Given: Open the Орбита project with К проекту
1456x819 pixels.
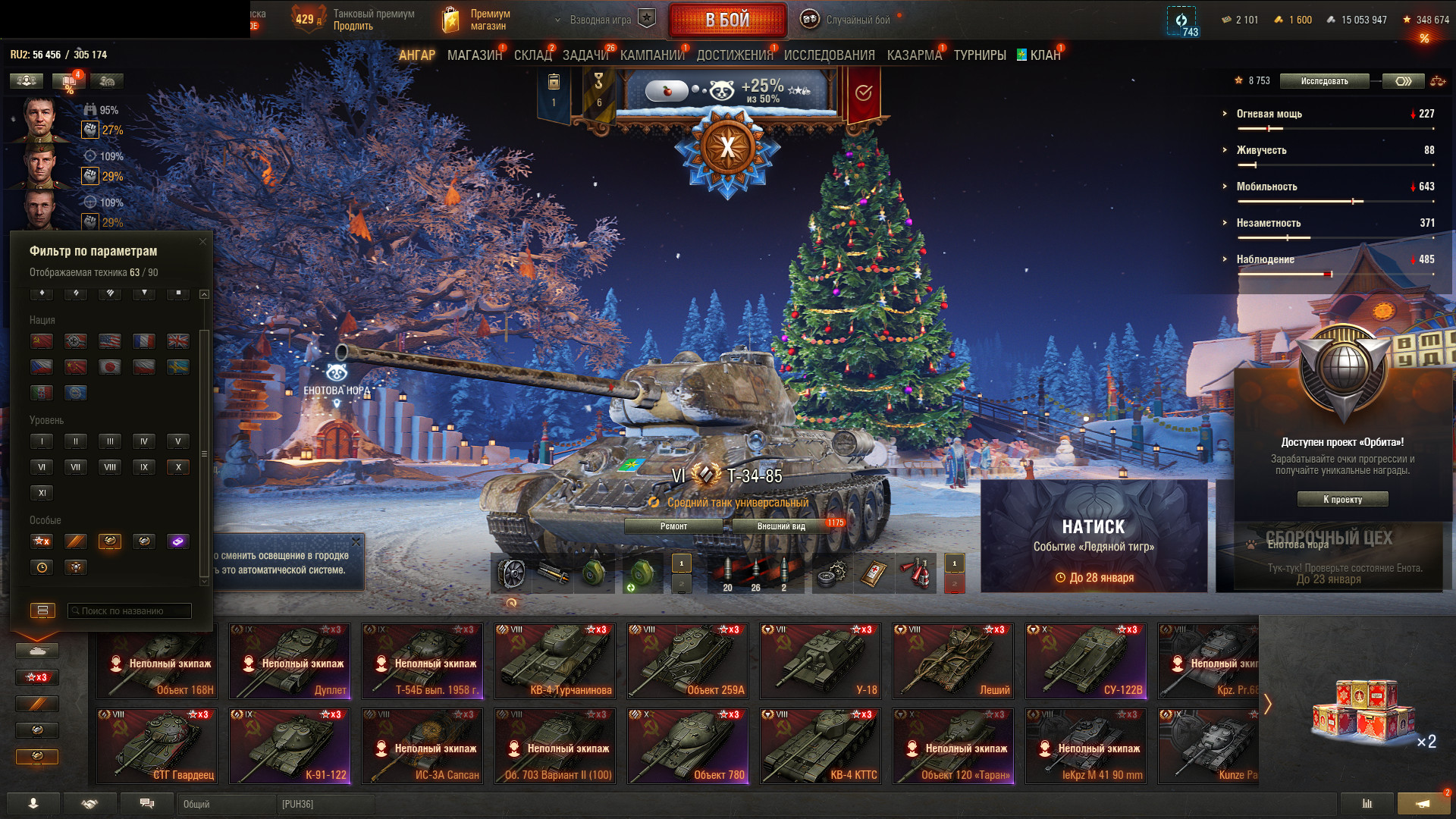Looking at the screenshot, I should [x=1342, y=499].
